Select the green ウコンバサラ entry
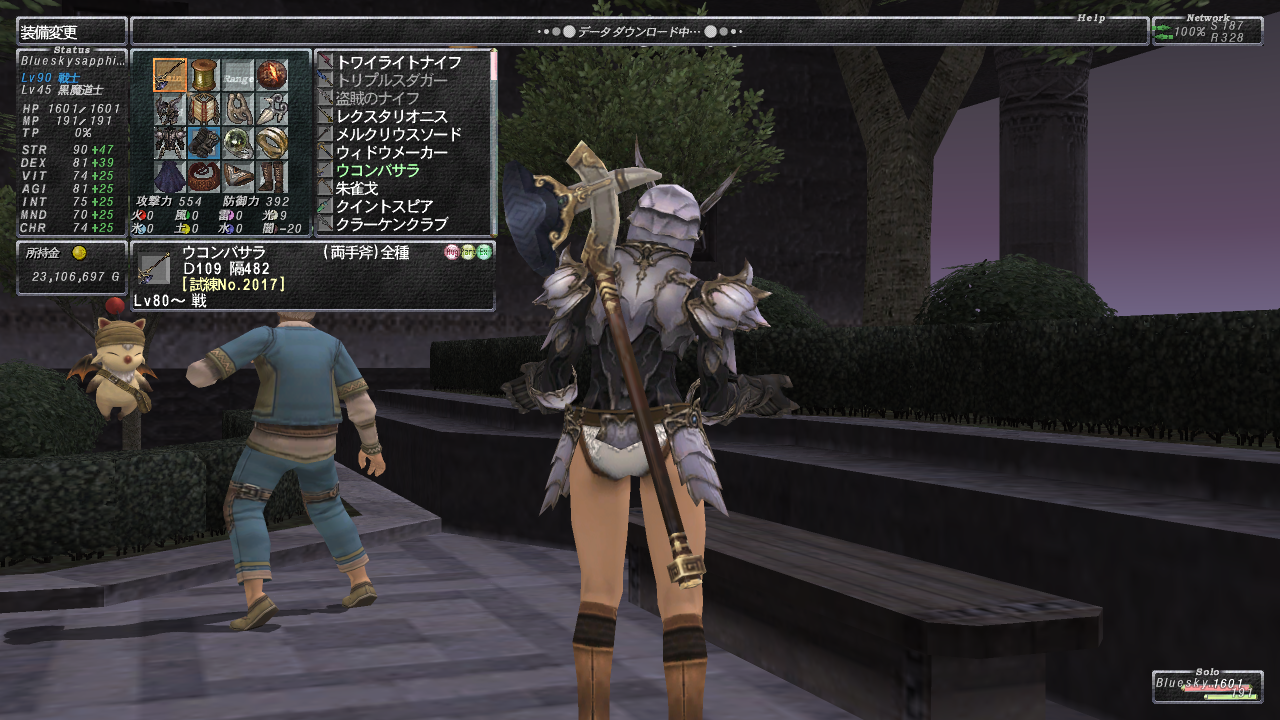 pyautogui.click(x=377, y=170)
